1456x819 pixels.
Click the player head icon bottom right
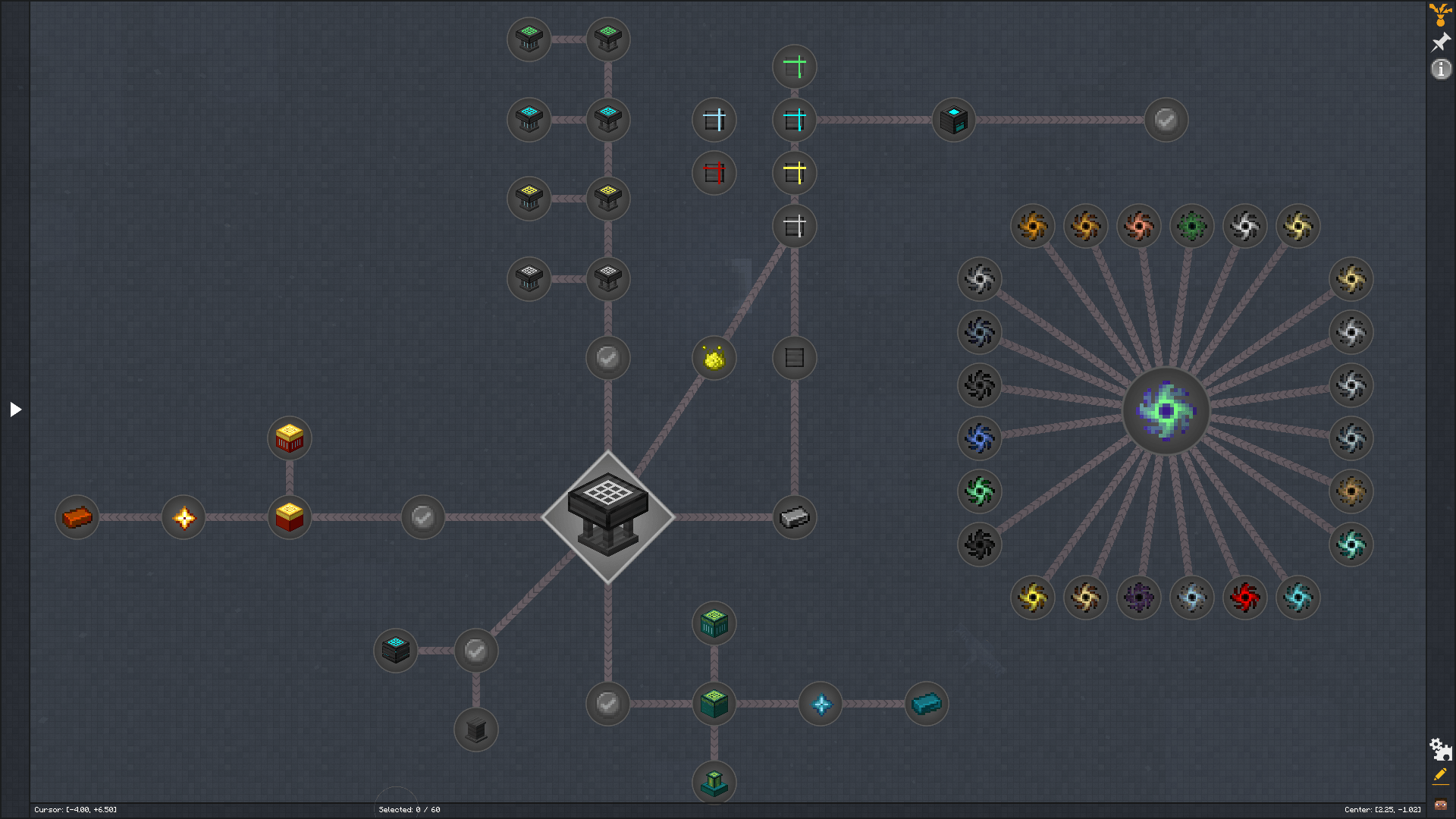1441,805
